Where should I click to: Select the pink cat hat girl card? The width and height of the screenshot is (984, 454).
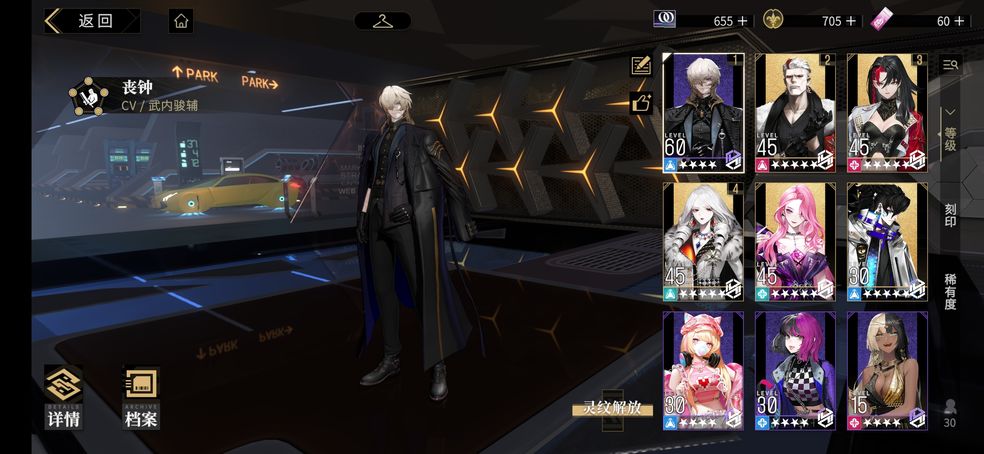(x=703, y=370)
